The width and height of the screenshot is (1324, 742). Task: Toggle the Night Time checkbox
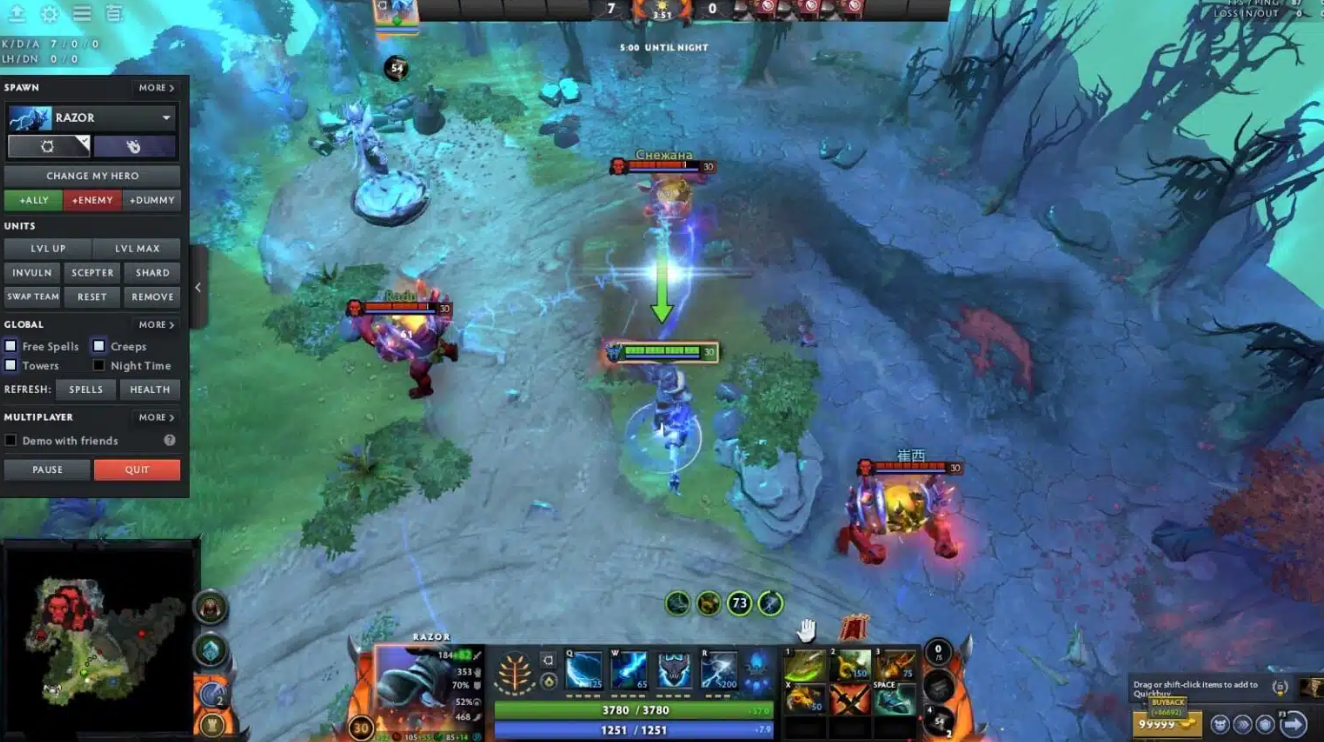pos(98,366)
